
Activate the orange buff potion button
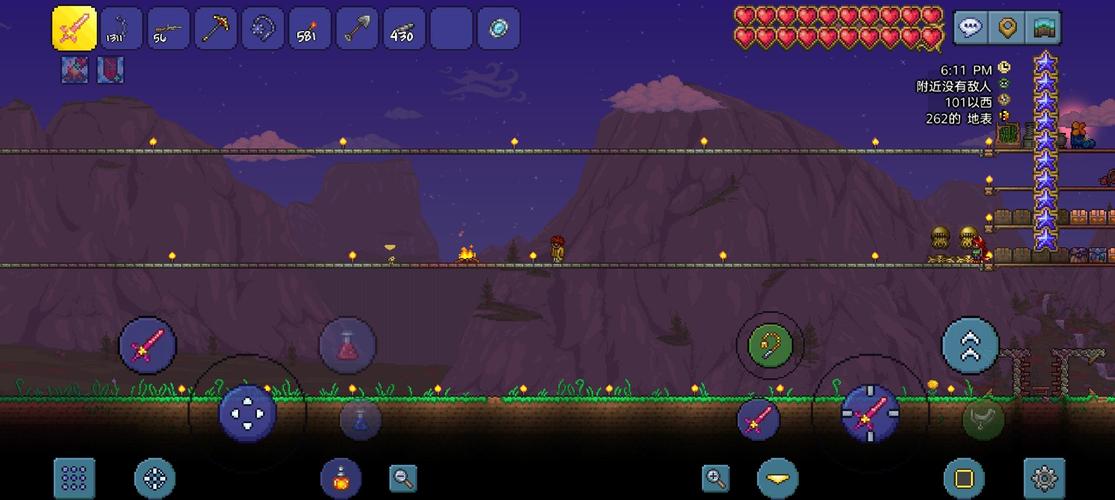pos(340,478)
